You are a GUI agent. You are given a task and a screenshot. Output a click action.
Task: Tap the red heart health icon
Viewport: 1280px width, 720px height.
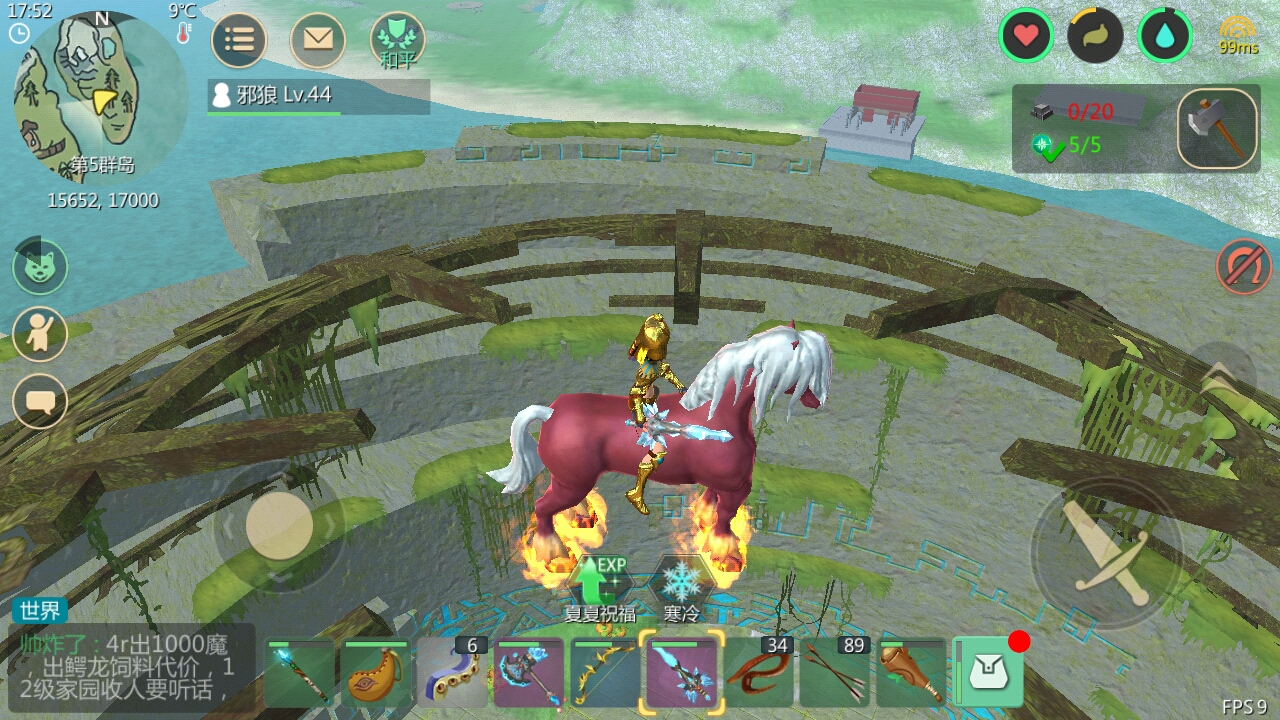click(x=1026, y=36)
